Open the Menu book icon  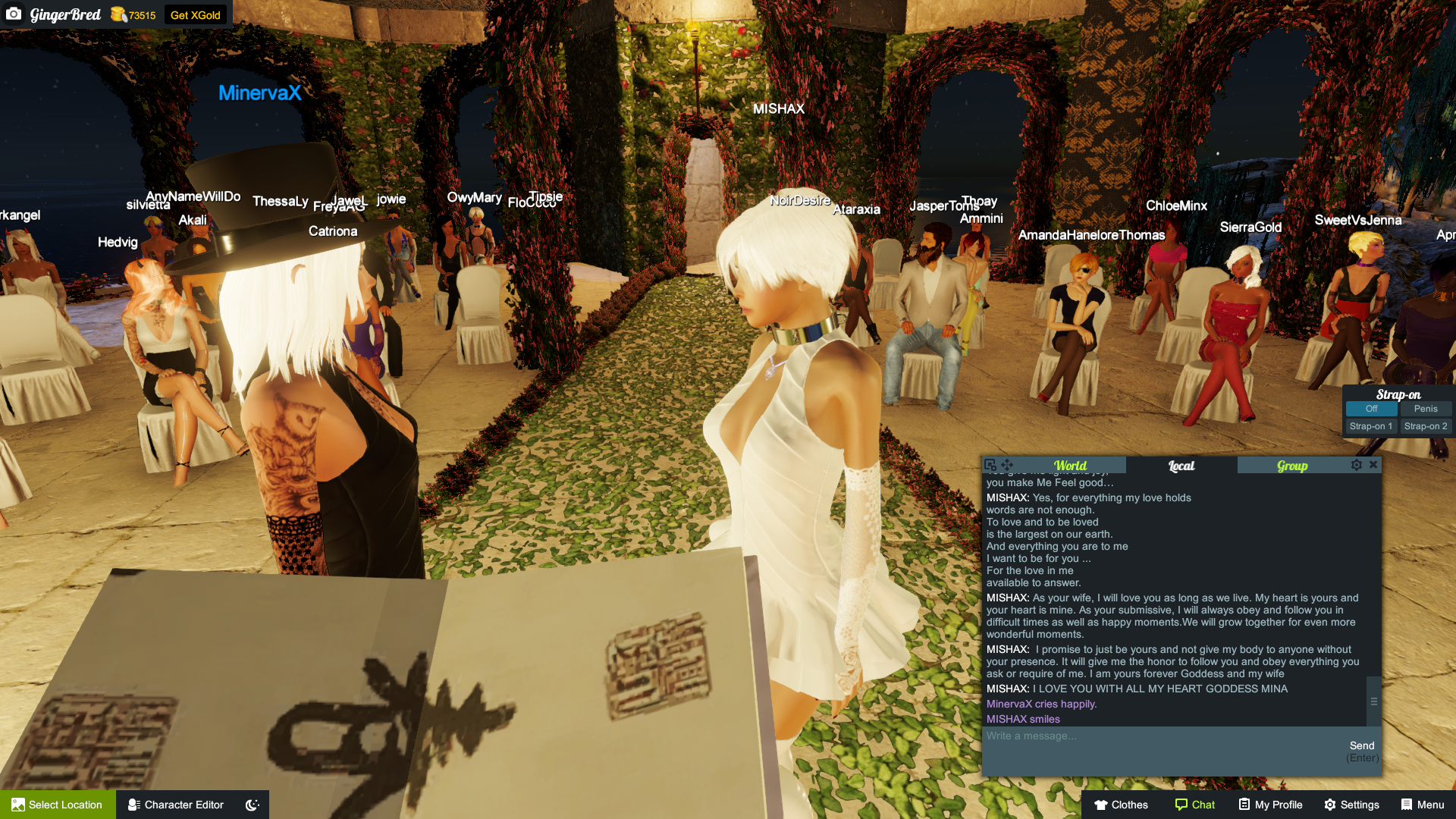pyautogui.click(x=1423, y=805)
